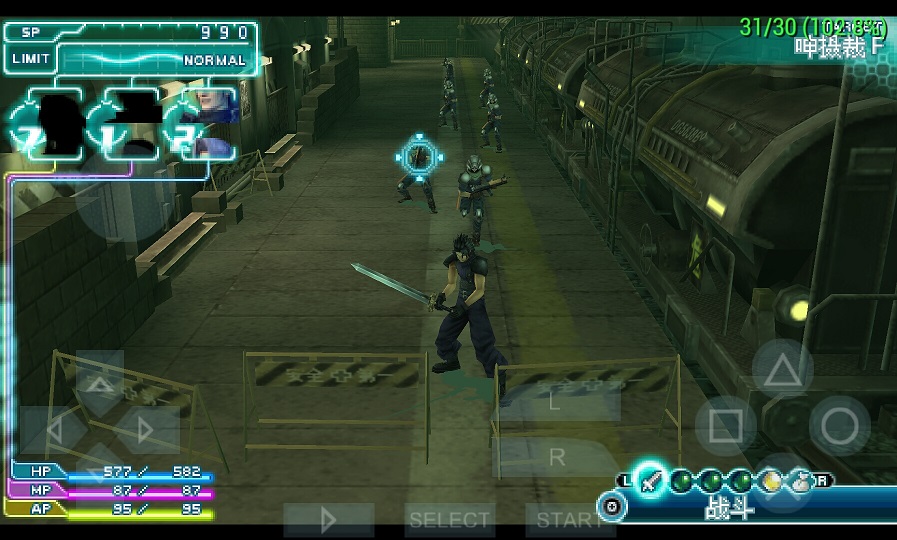The image size is (897, 540).
Task: Tap the D-pad left arrow
Action: (53, 431)
